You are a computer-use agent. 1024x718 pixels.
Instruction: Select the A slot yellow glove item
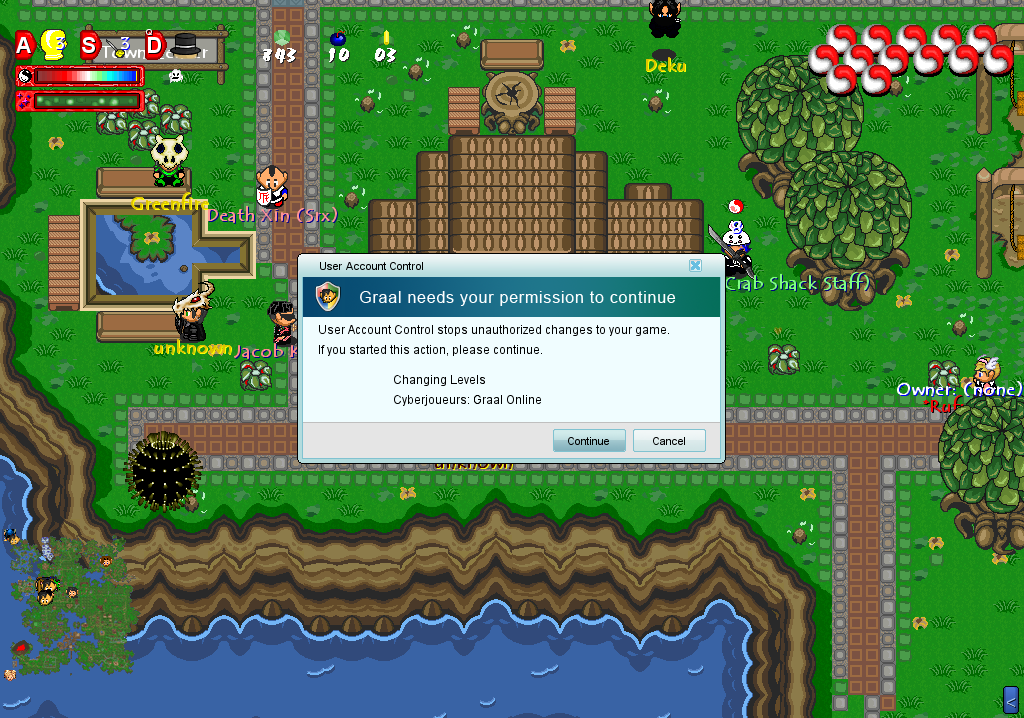(x=52, y=45)
